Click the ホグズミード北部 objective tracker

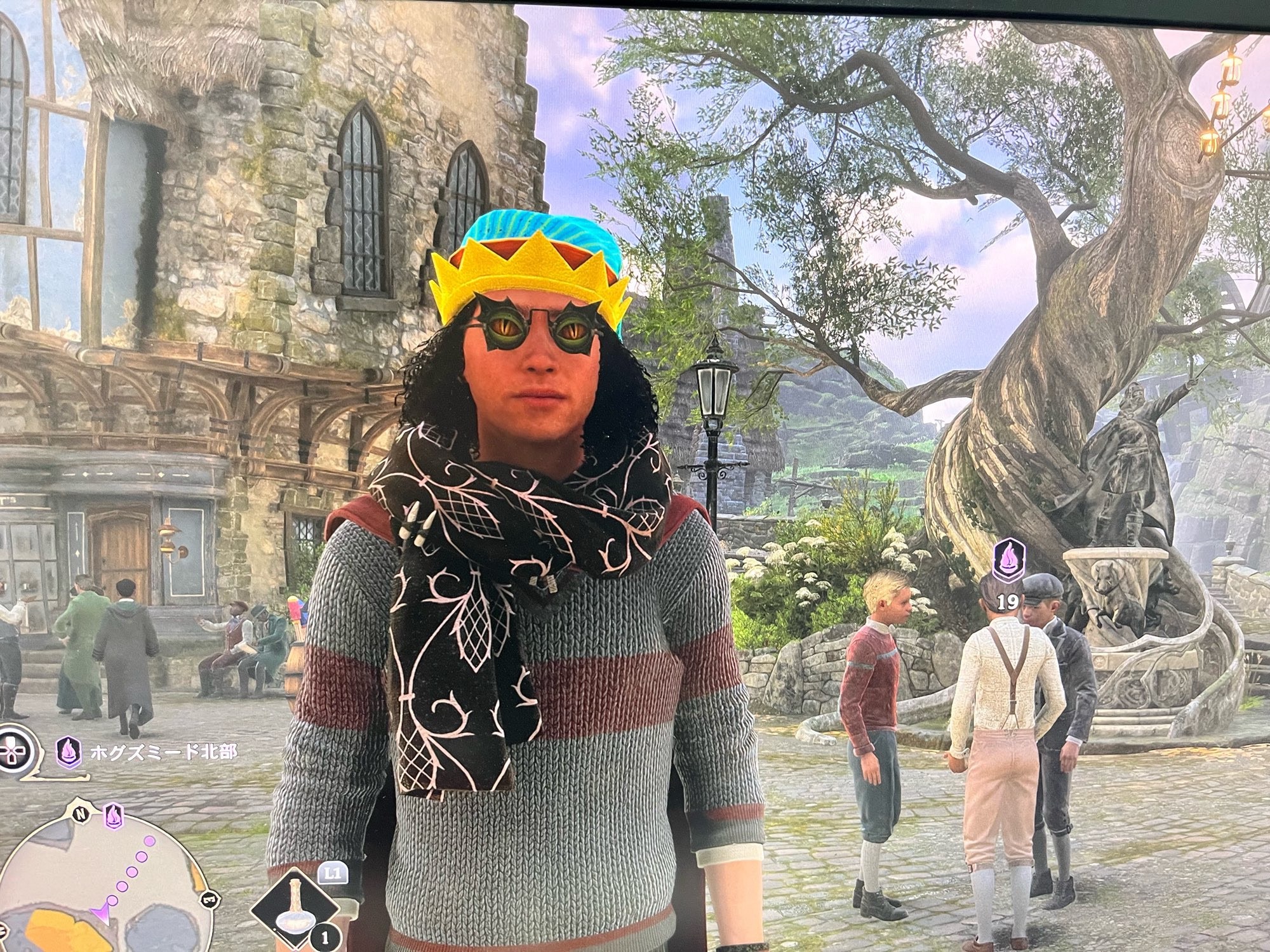click(x=163, y=753)
